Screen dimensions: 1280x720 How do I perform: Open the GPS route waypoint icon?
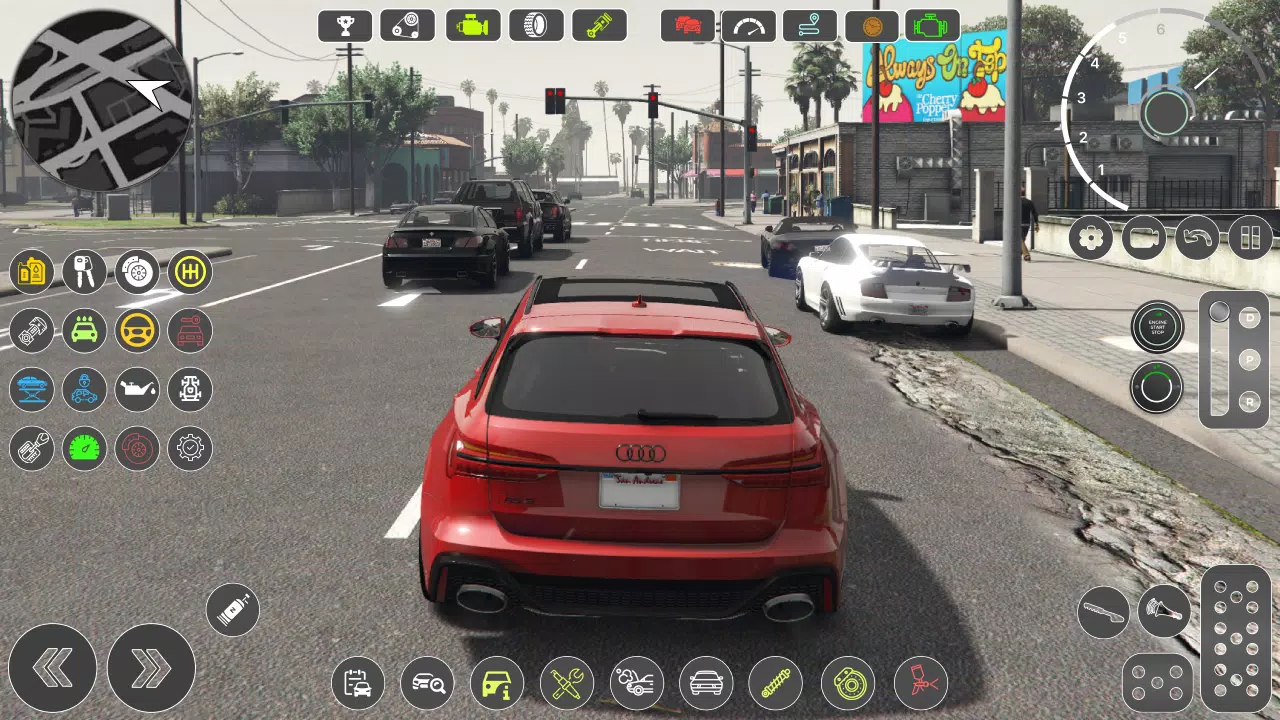(x=808, y=25)
